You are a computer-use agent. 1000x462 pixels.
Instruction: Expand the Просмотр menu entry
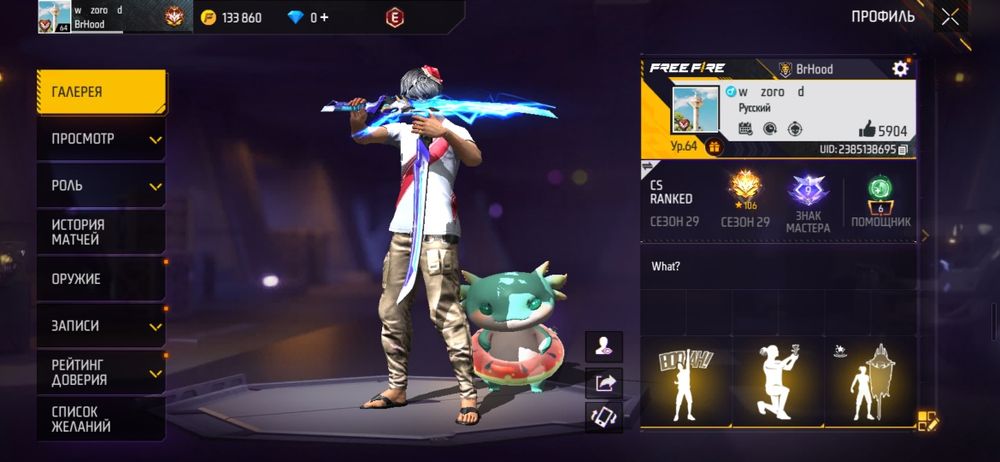pyautogui.click(x=100, y=139)
